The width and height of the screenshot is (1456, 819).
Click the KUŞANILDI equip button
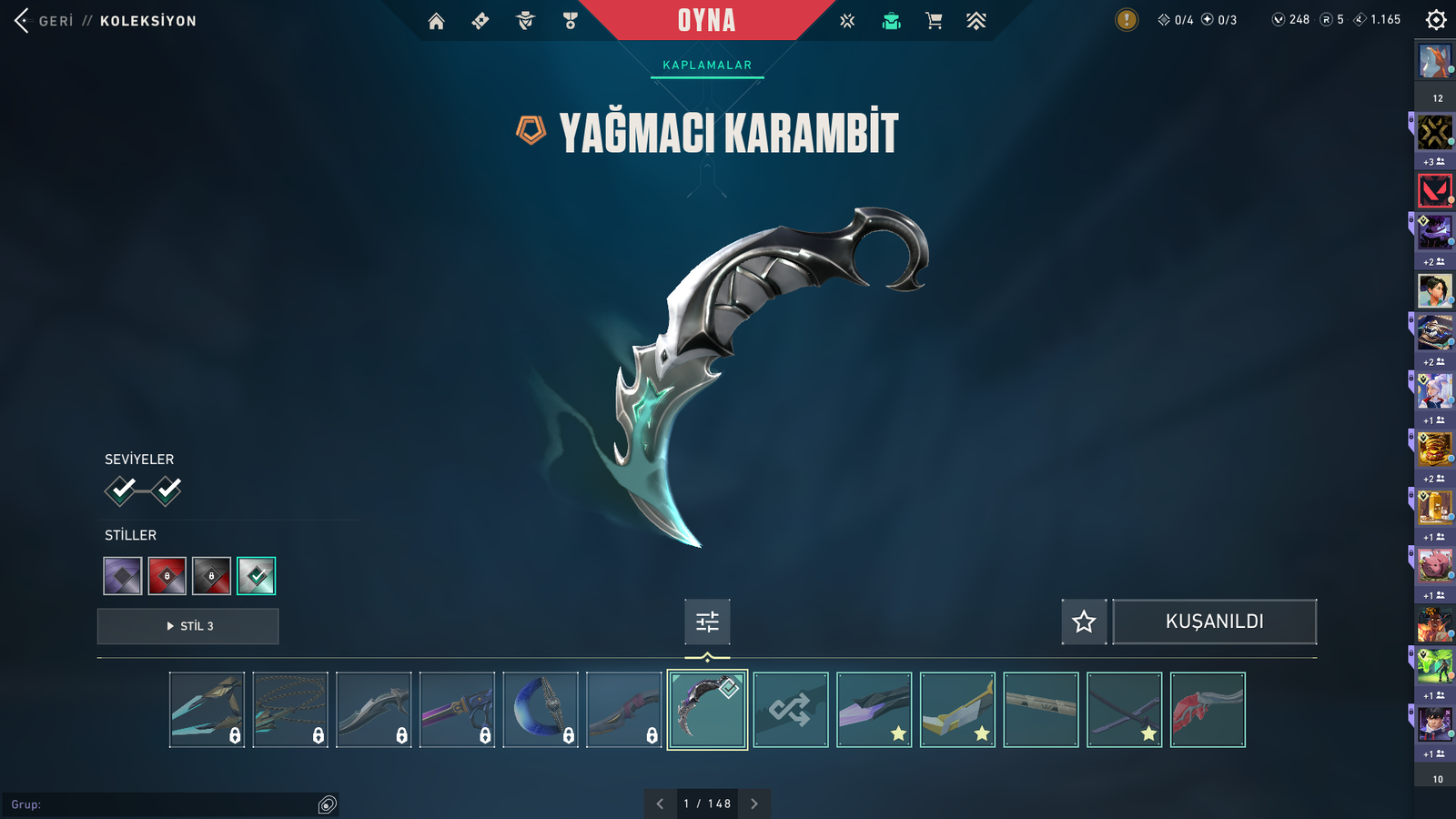[1214, 622]
